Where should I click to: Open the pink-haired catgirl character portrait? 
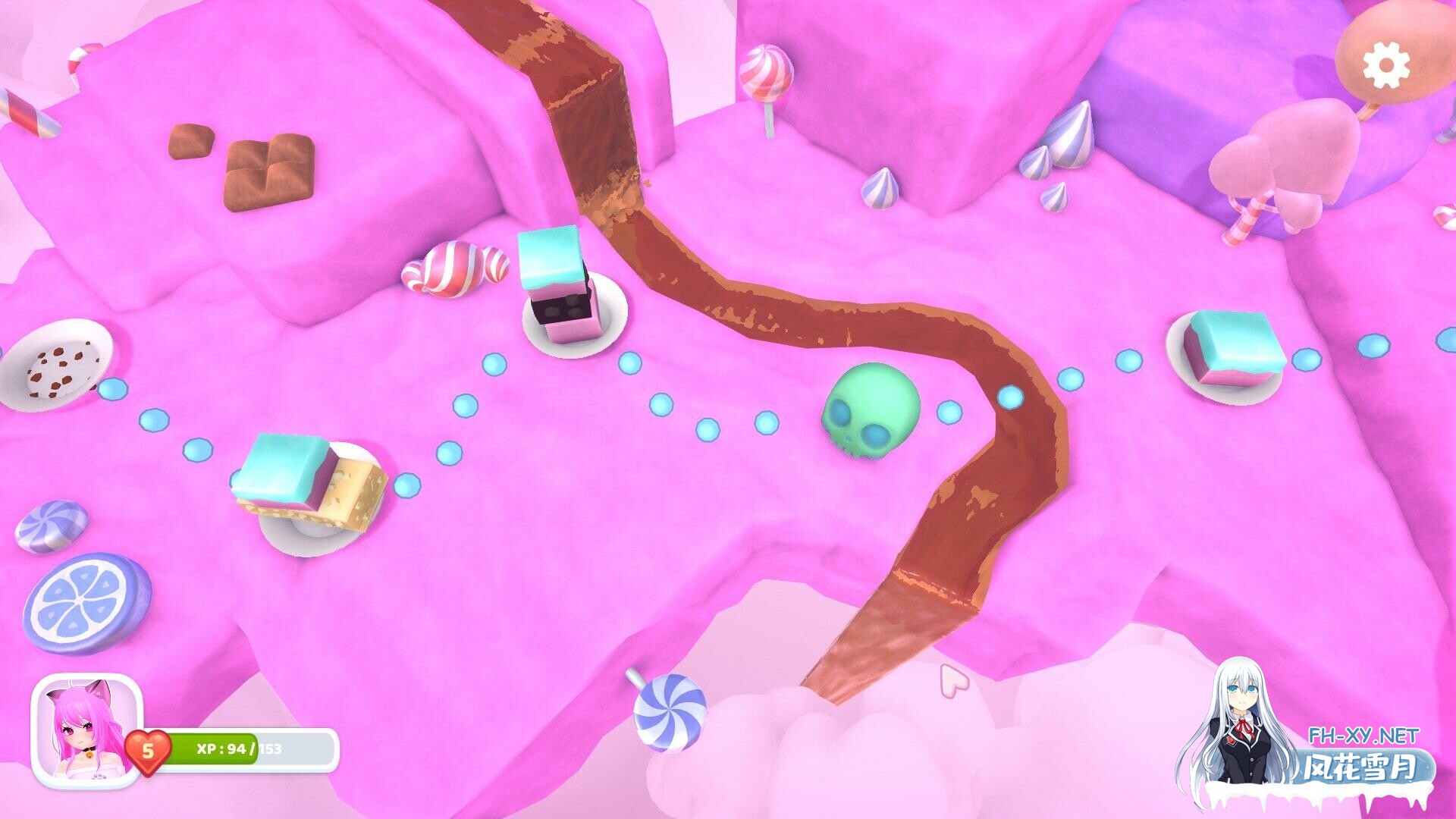(x=86, y=731)
